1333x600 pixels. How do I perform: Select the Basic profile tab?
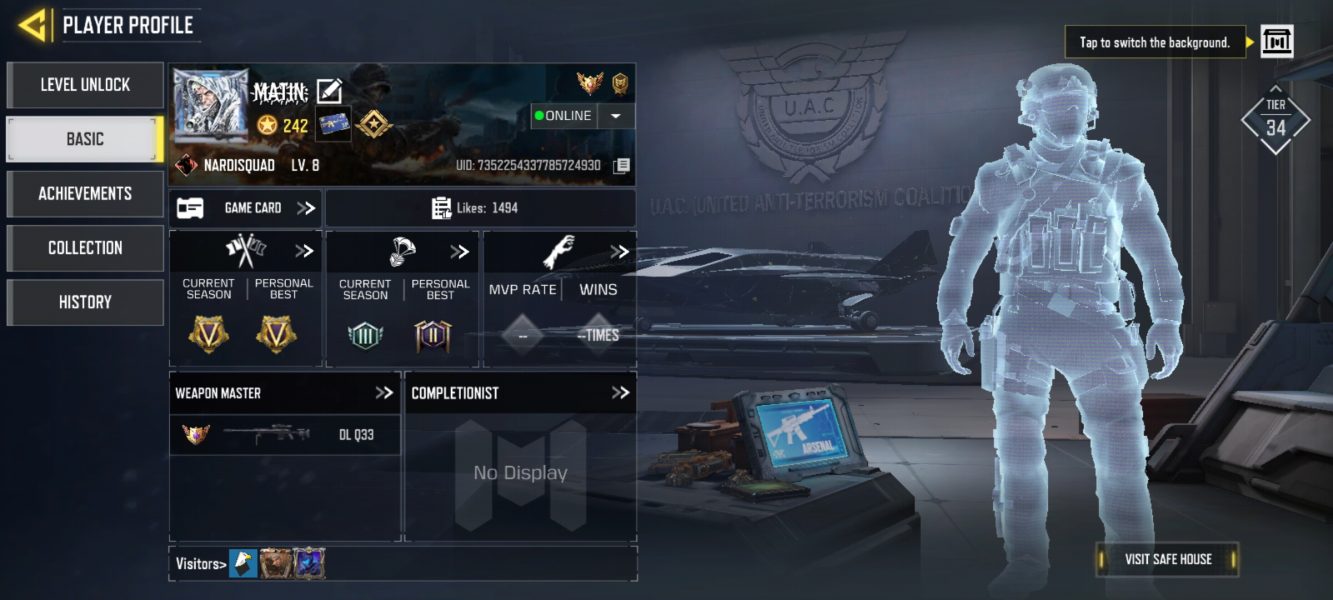(85, 139)
